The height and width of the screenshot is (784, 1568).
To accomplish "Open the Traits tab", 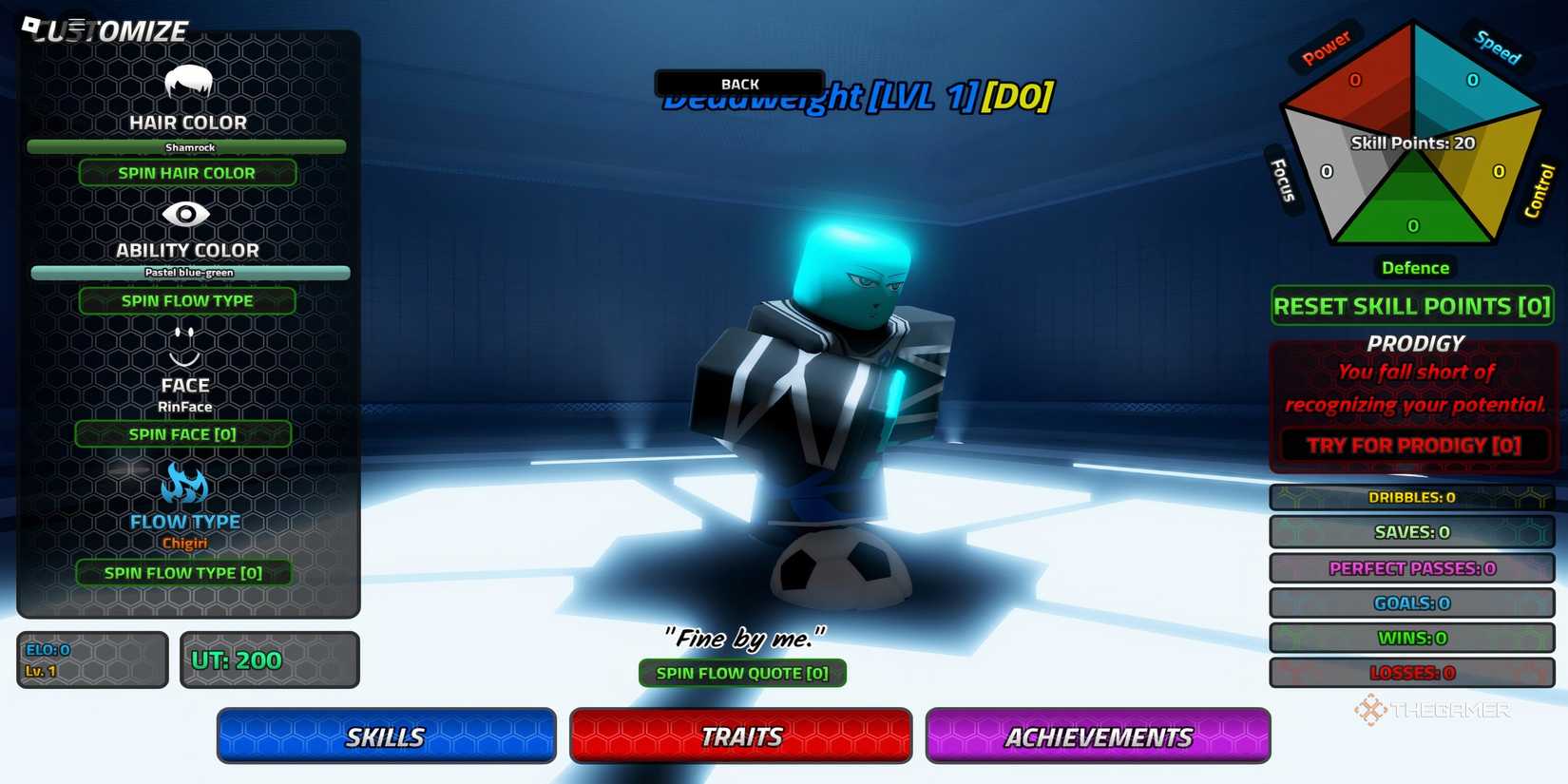I will point(741,736).
